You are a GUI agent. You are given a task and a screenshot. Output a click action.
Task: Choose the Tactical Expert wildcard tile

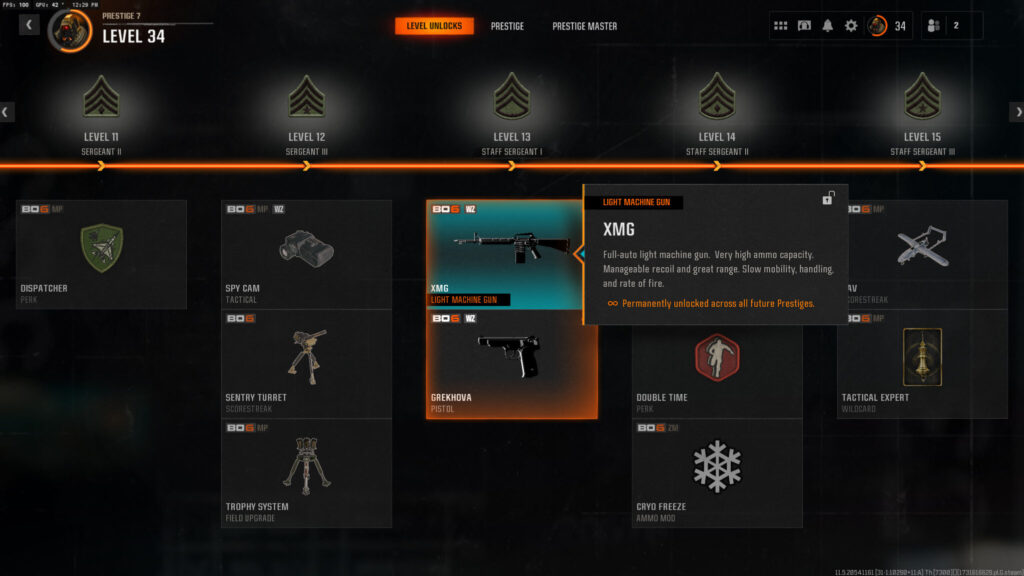point(922,363)
